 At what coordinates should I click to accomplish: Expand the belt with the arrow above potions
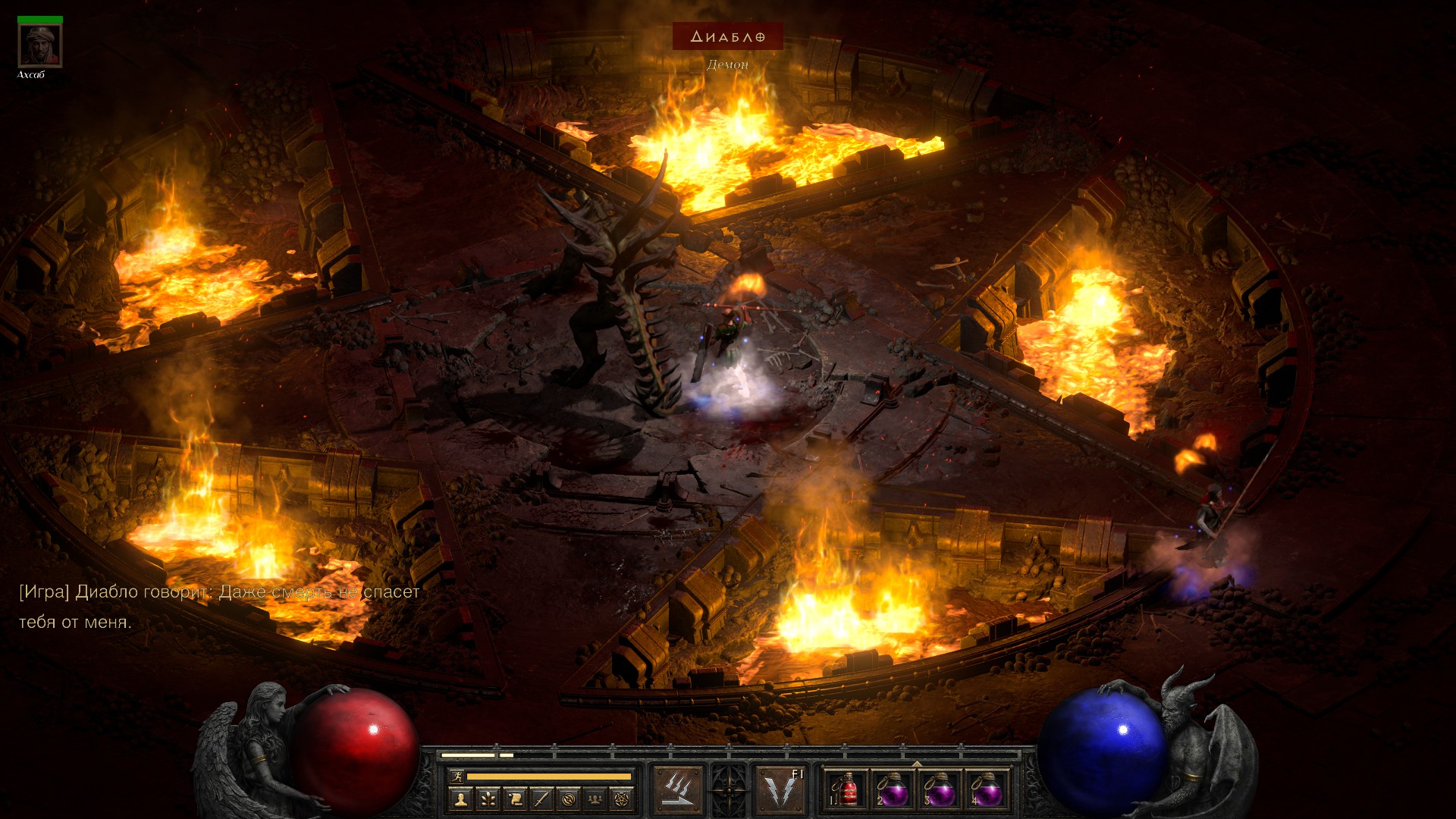917,764
